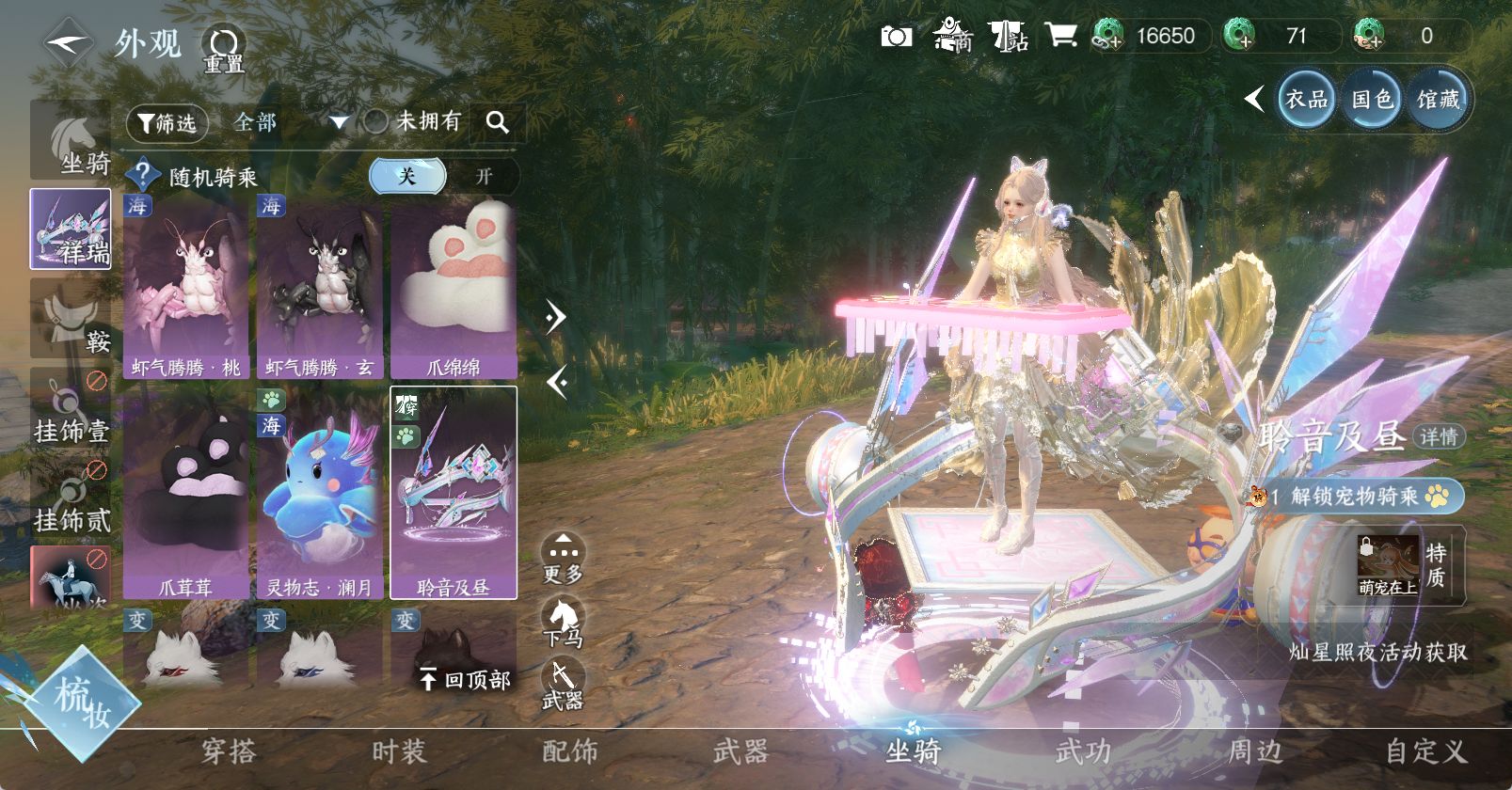This screenshot has height=790, width=1512.
Task: Switch random riding to 开
Action: tap(484, 176)
